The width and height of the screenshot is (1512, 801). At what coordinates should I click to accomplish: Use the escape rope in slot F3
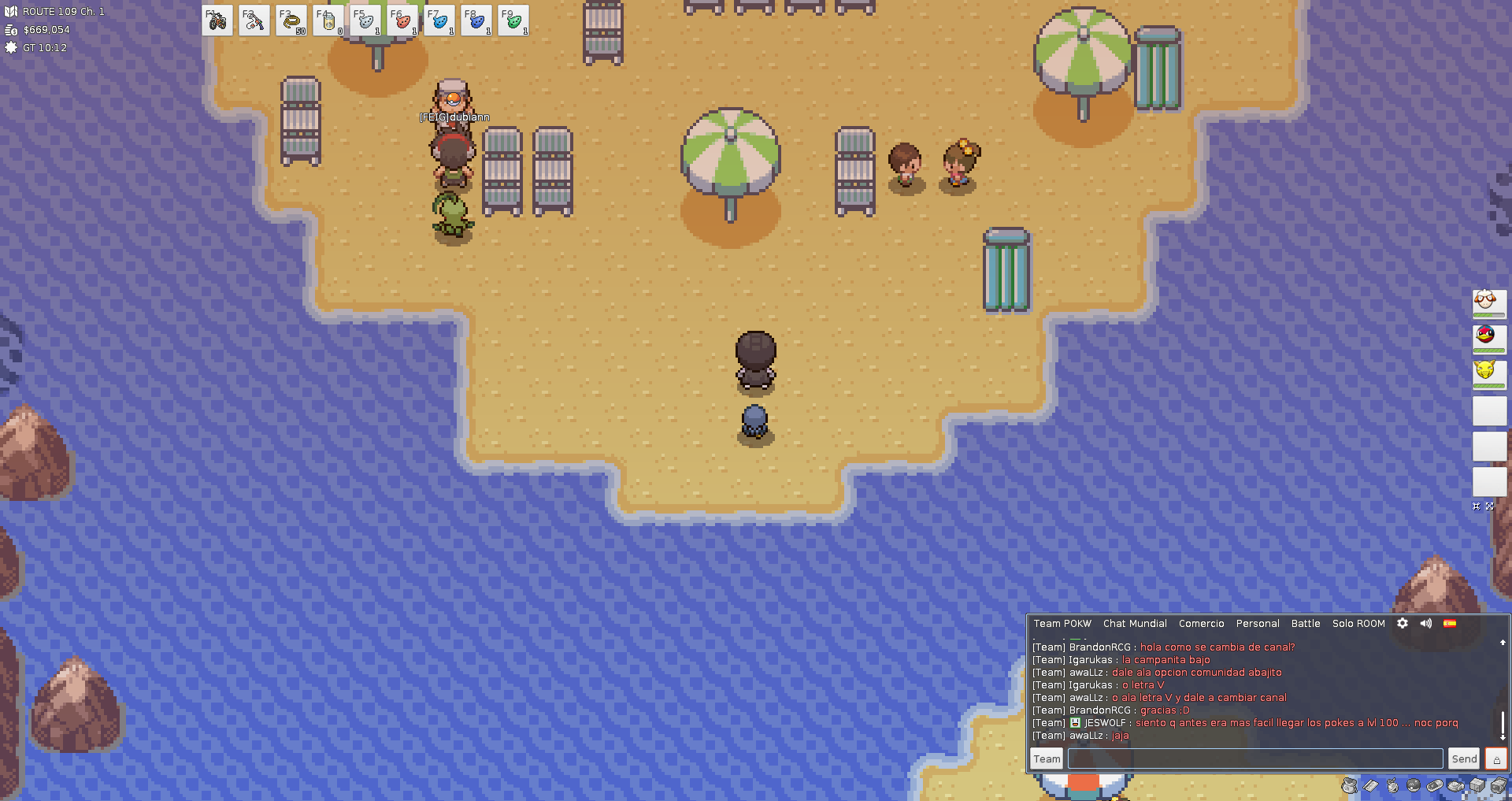coord(291,21)
